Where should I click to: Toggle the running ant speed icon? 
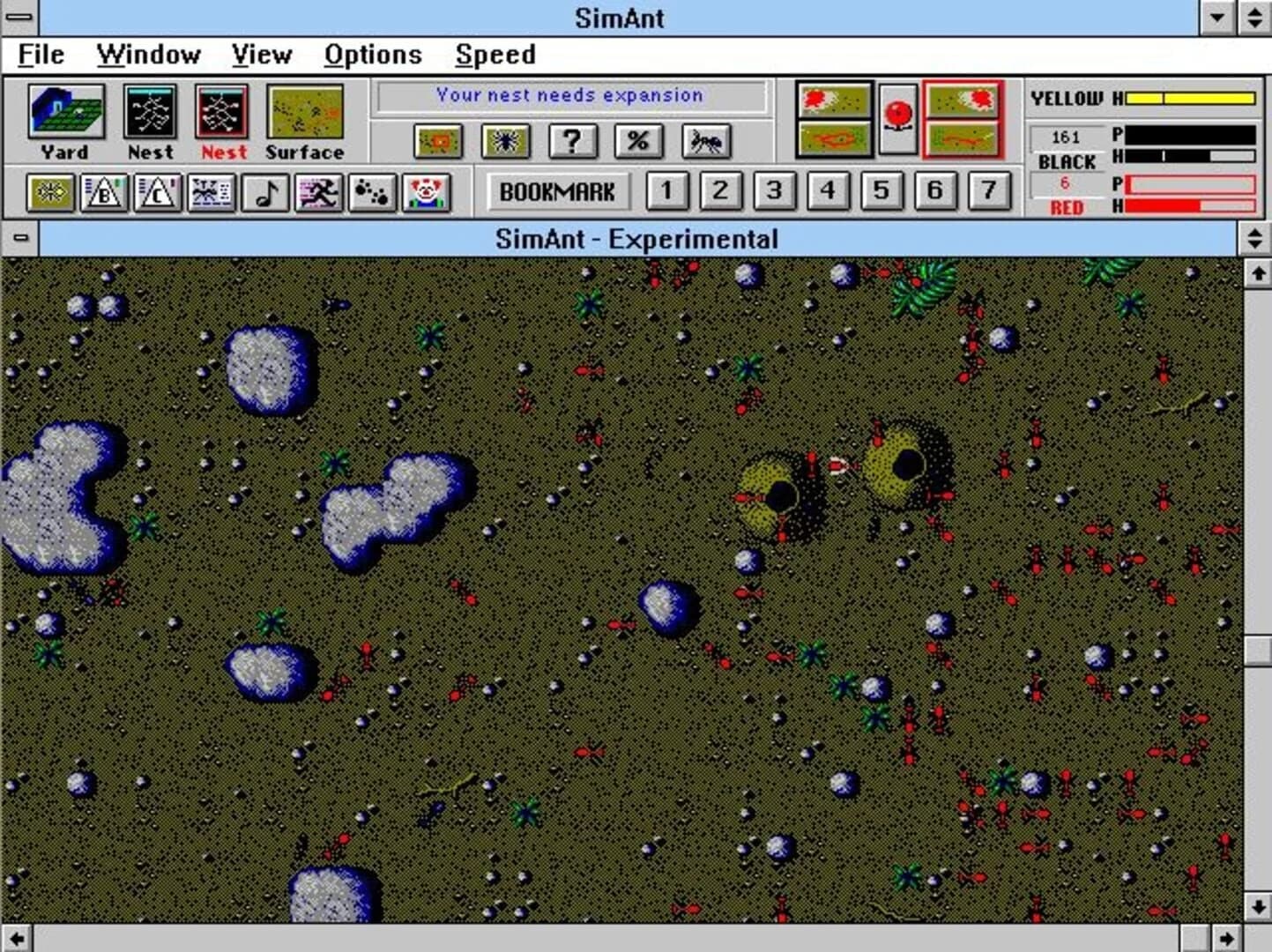(317, 191)
